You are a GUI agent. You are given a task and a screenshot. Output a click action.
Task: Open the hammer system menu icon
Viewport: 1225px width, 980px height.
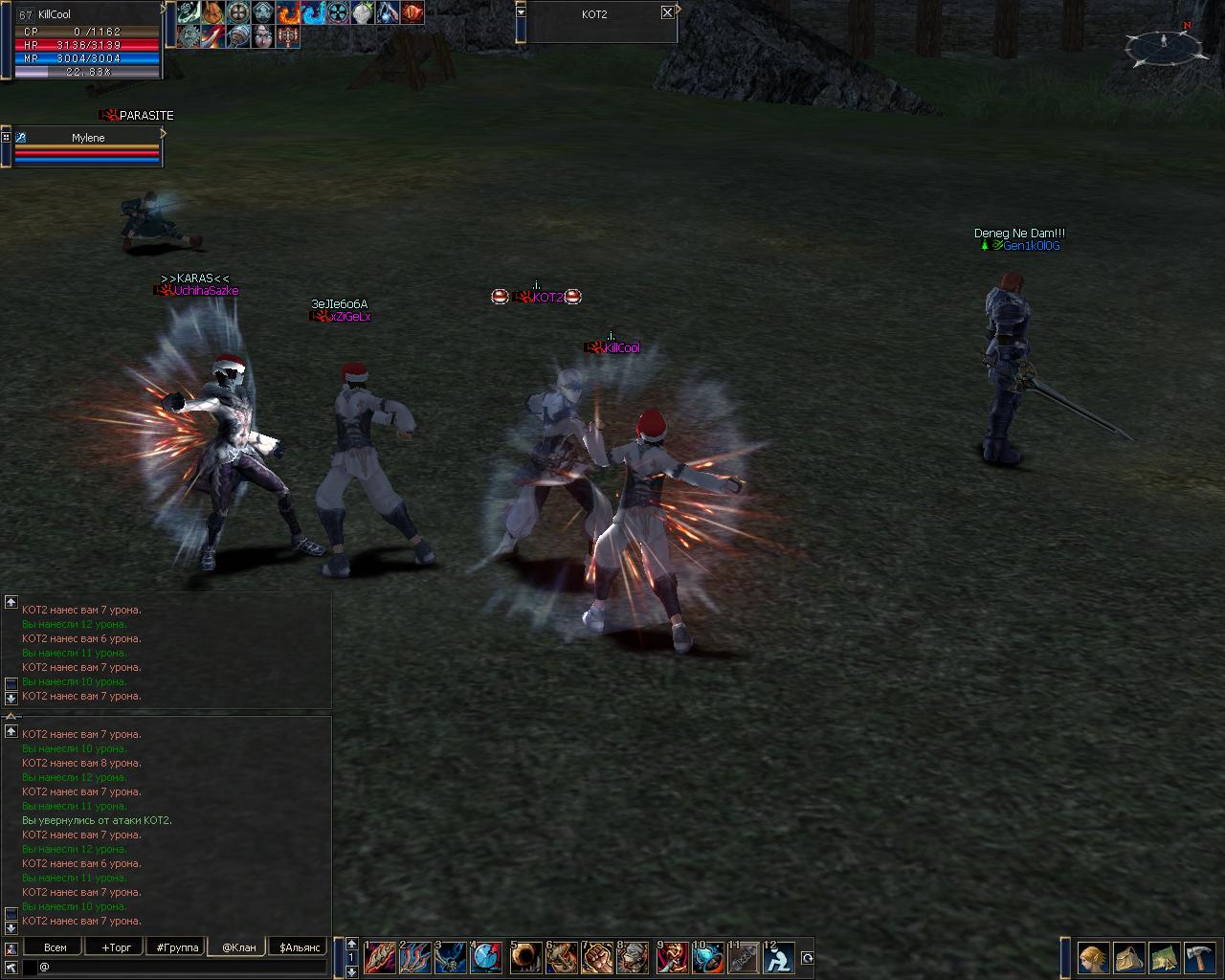click(x=1200, y=958)
